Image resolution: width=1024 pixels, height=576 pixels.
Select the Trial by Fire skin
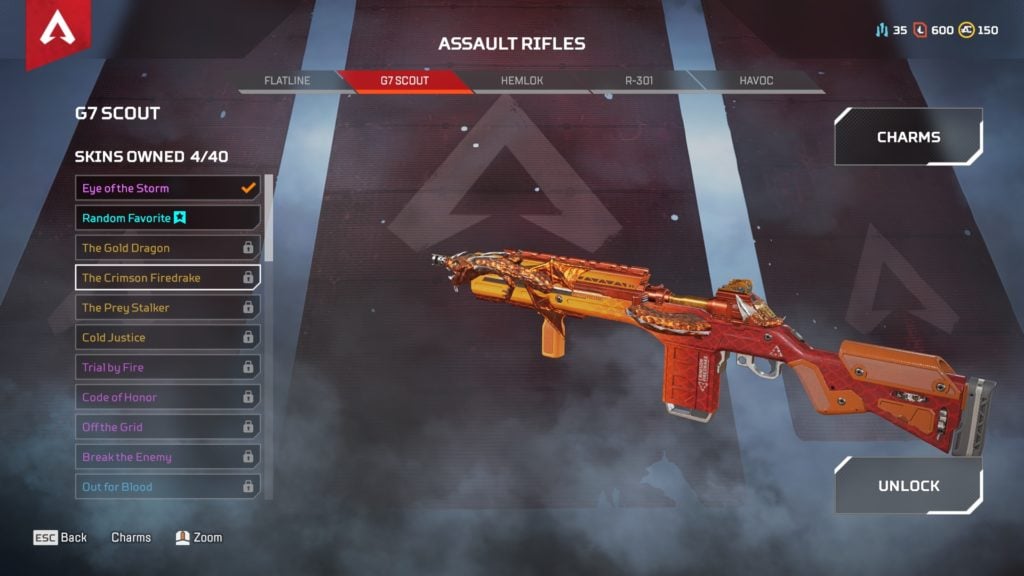(167, 368)
